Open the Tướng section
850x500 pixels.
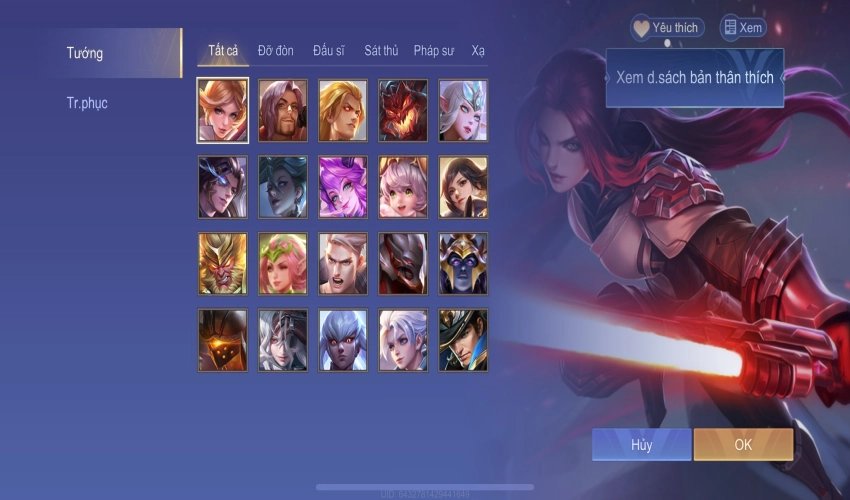[85, 53]
